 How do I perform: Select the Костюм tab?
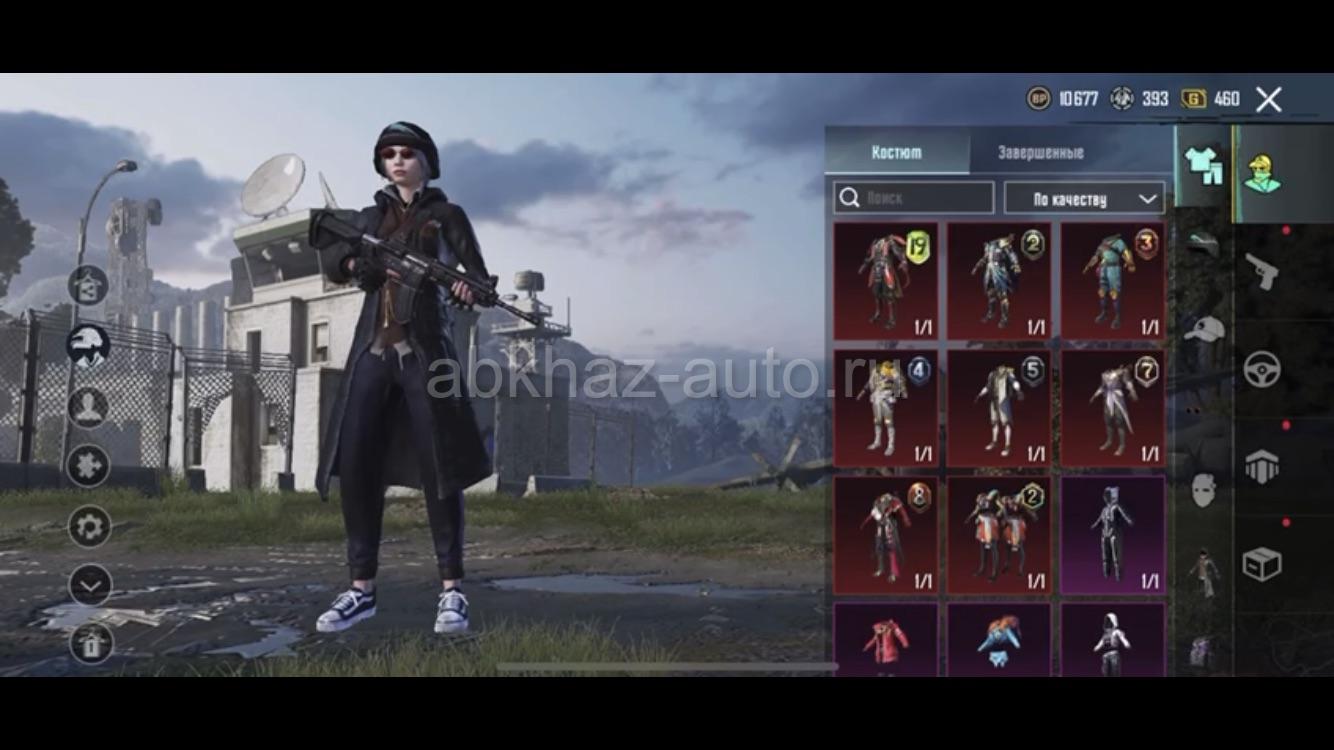896,153
